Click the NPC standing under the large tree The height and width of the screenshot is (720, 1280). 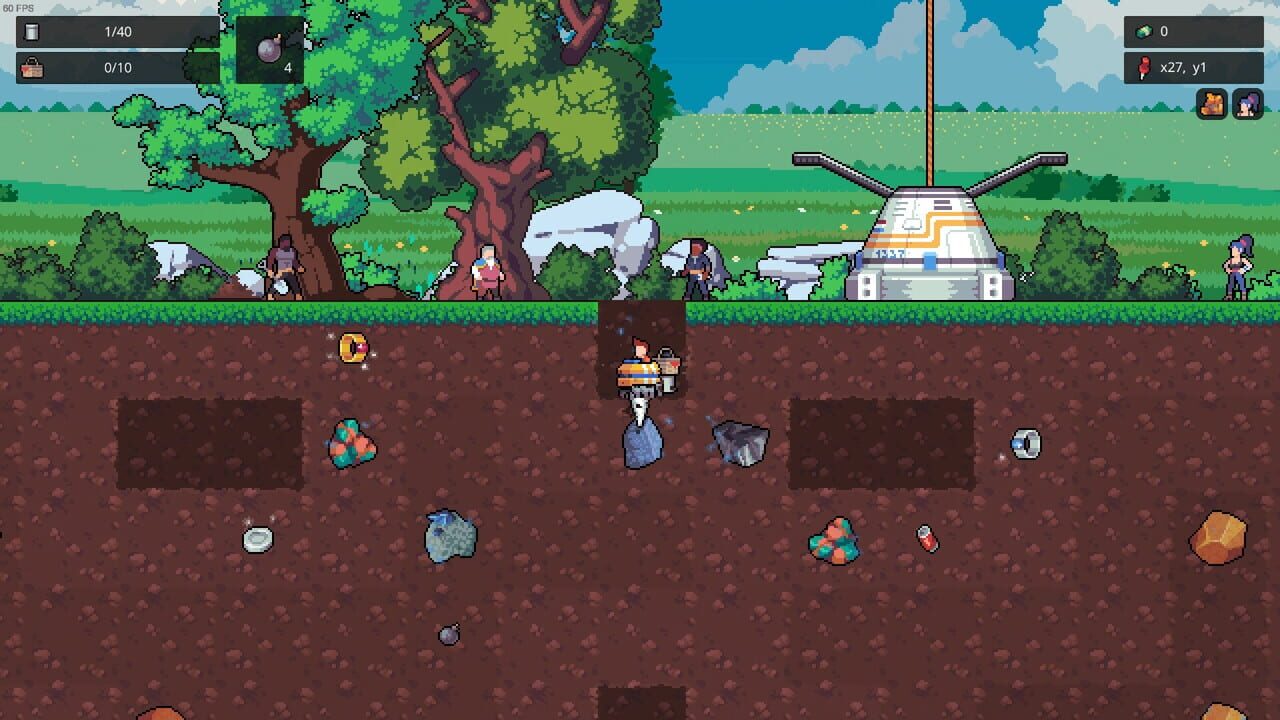coord(285,266)
